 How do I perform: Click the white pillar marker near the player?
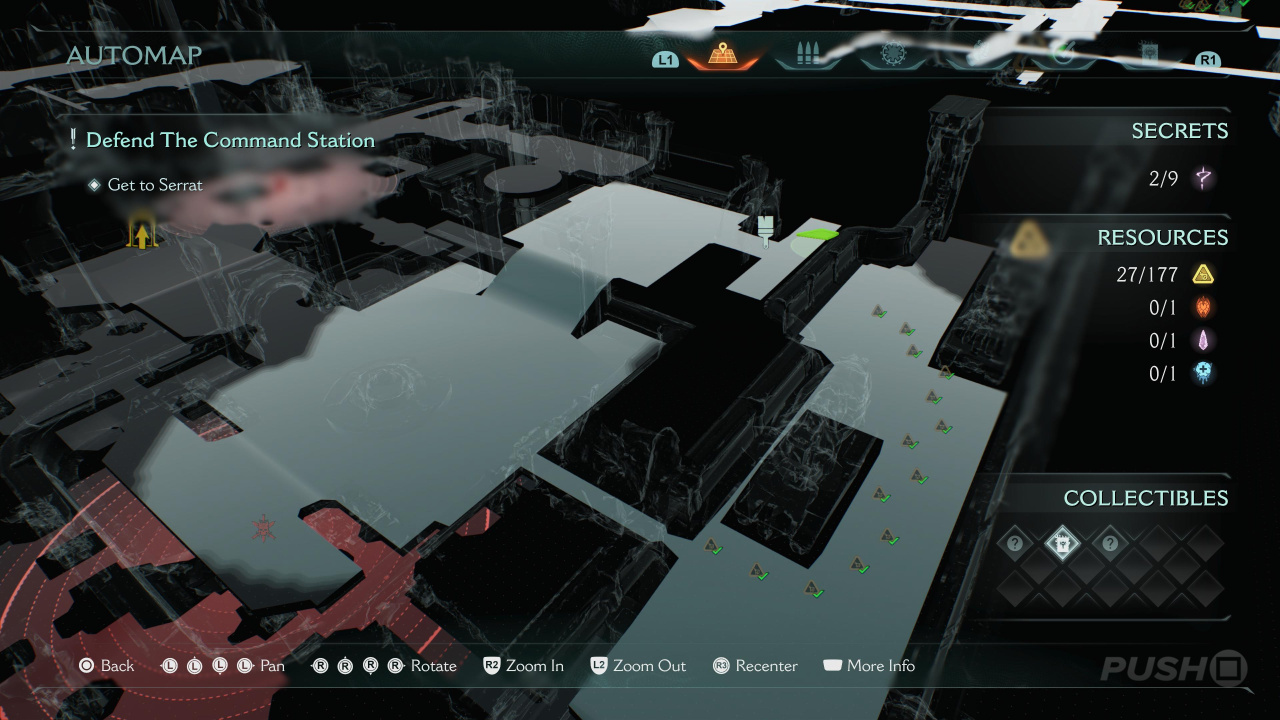point(767,229)
